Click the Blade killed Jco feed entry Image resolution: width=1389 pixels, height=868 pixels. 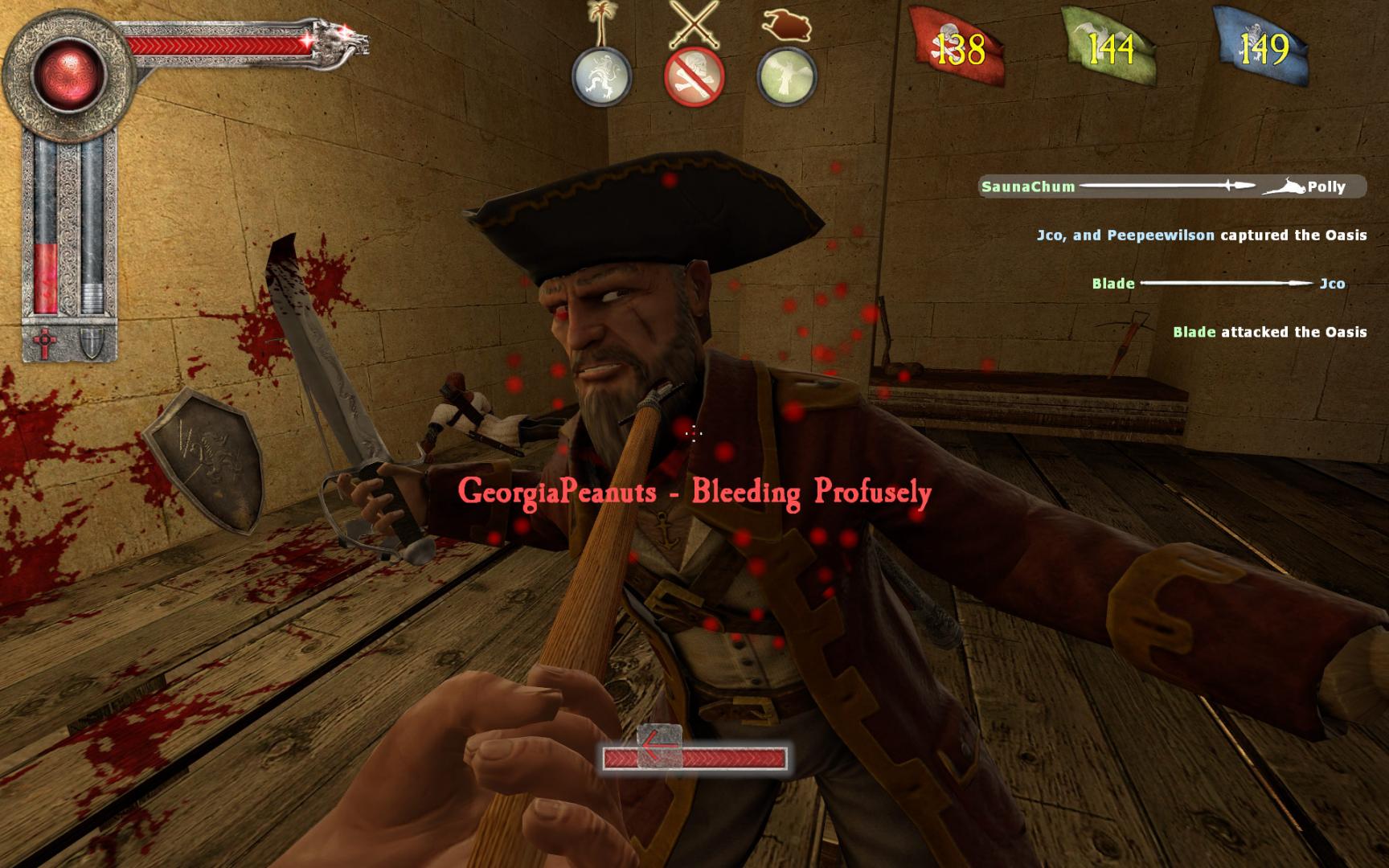tap(1218, 284)
